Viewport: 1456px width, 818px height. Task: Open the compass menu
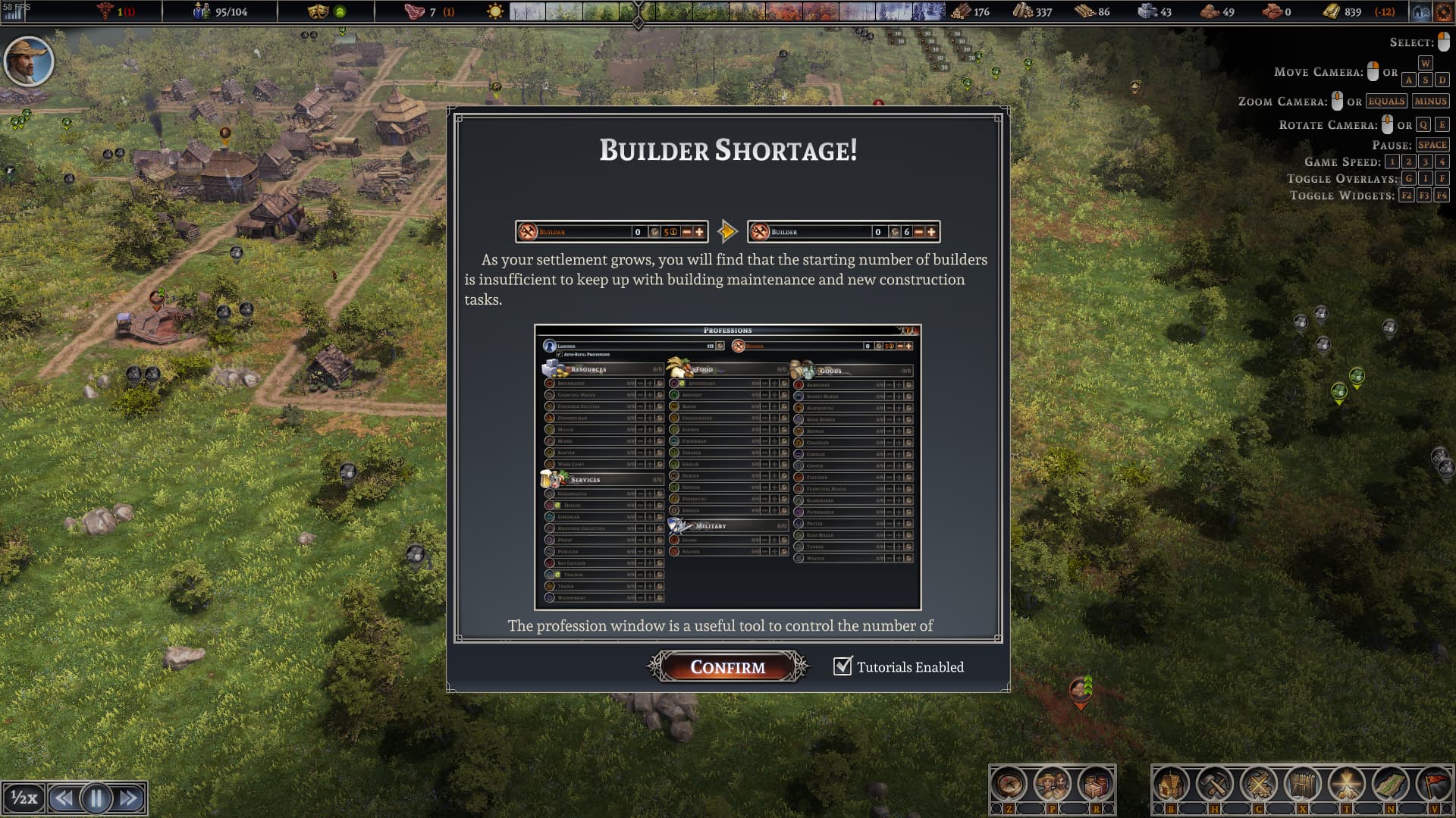1009,785
